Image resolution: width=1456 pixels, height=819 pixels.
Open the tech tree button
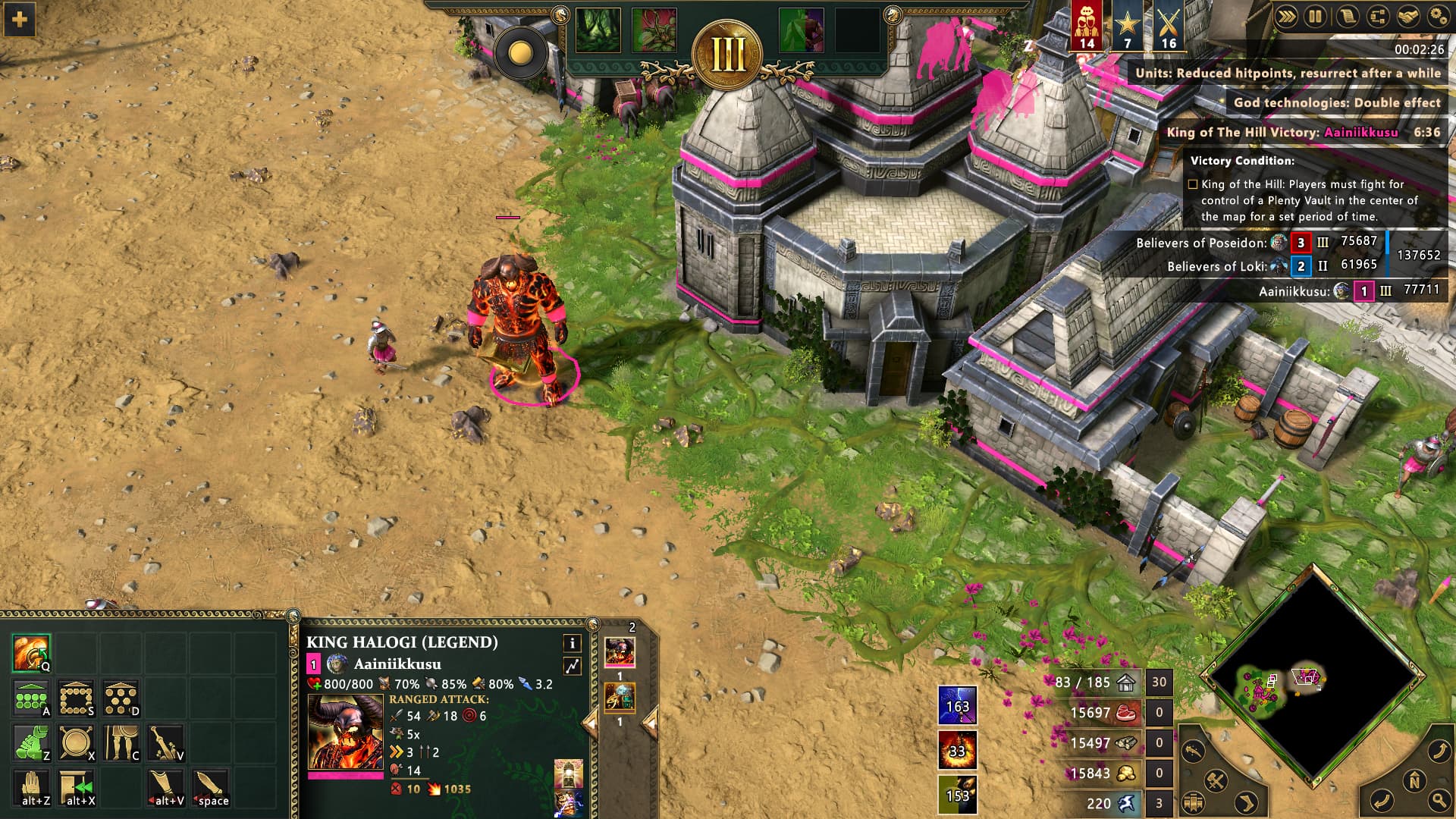click(1377, 16)
